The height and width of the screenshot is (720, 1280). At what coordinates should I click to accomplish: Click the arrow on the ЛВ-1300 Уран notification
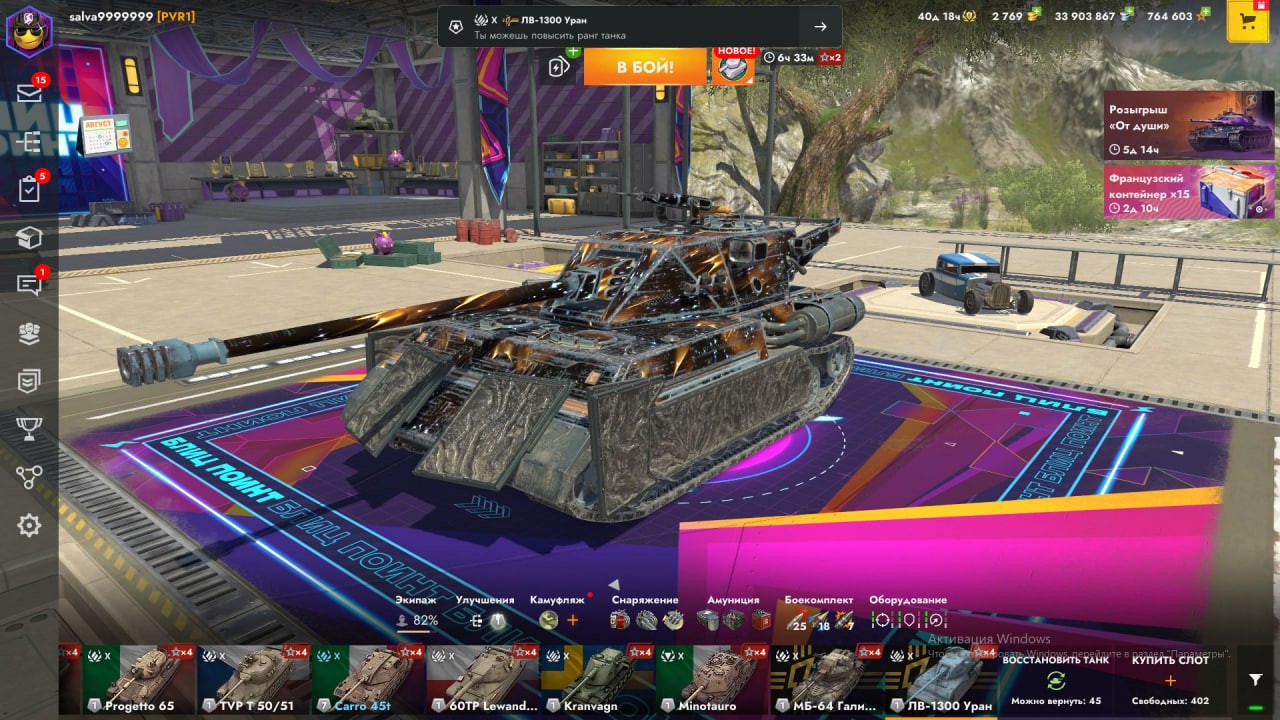point(820,27)
